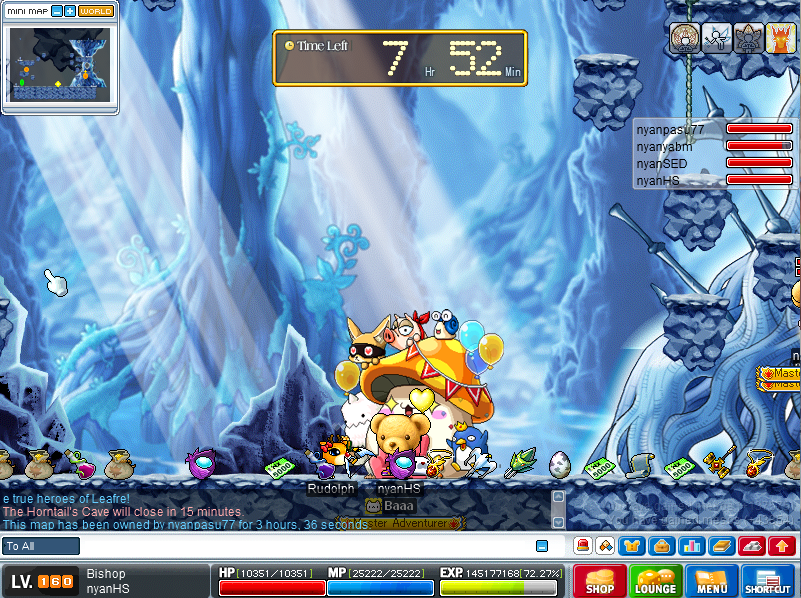Open the Lounge button
Image resolution: width=801 pixels, height=598 pixels.
(656, 581)
